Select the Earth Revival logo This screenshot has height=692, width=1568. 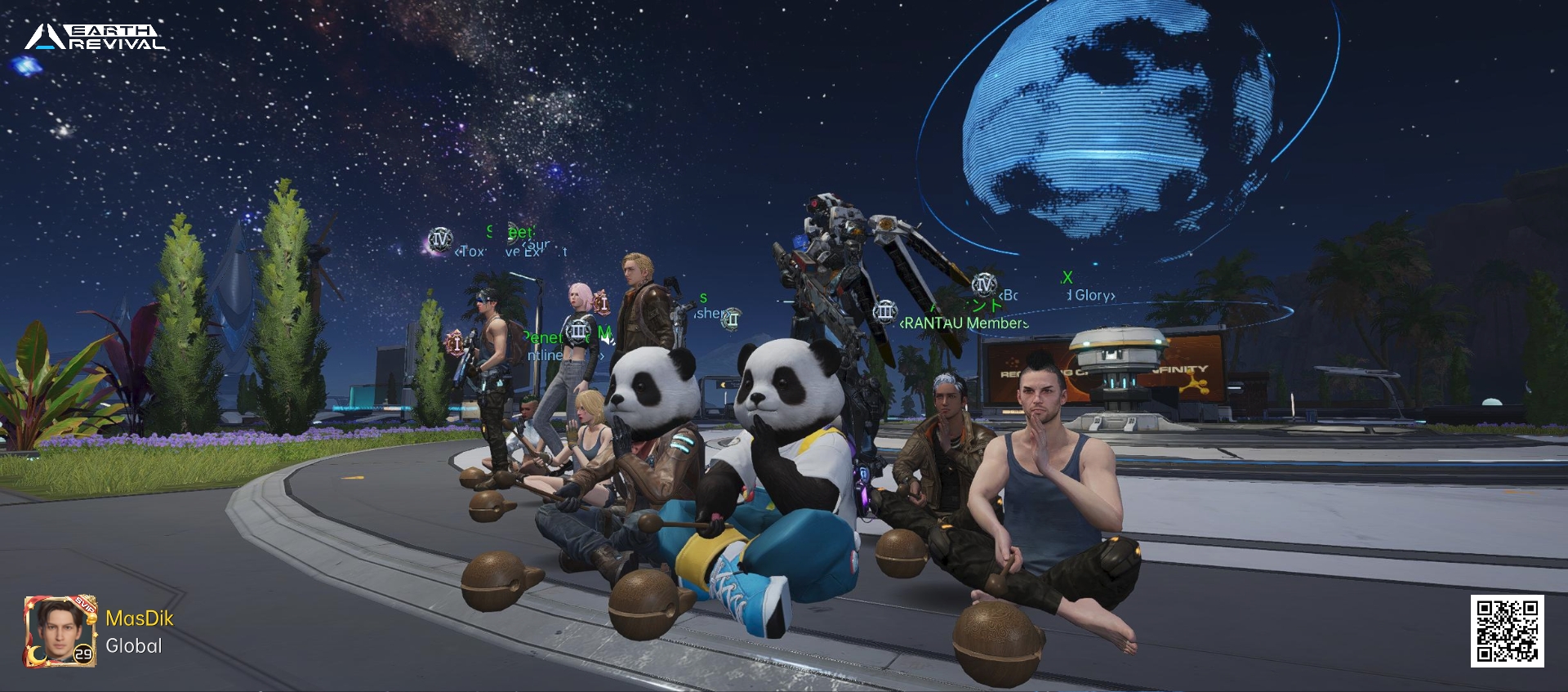[95, 38]
